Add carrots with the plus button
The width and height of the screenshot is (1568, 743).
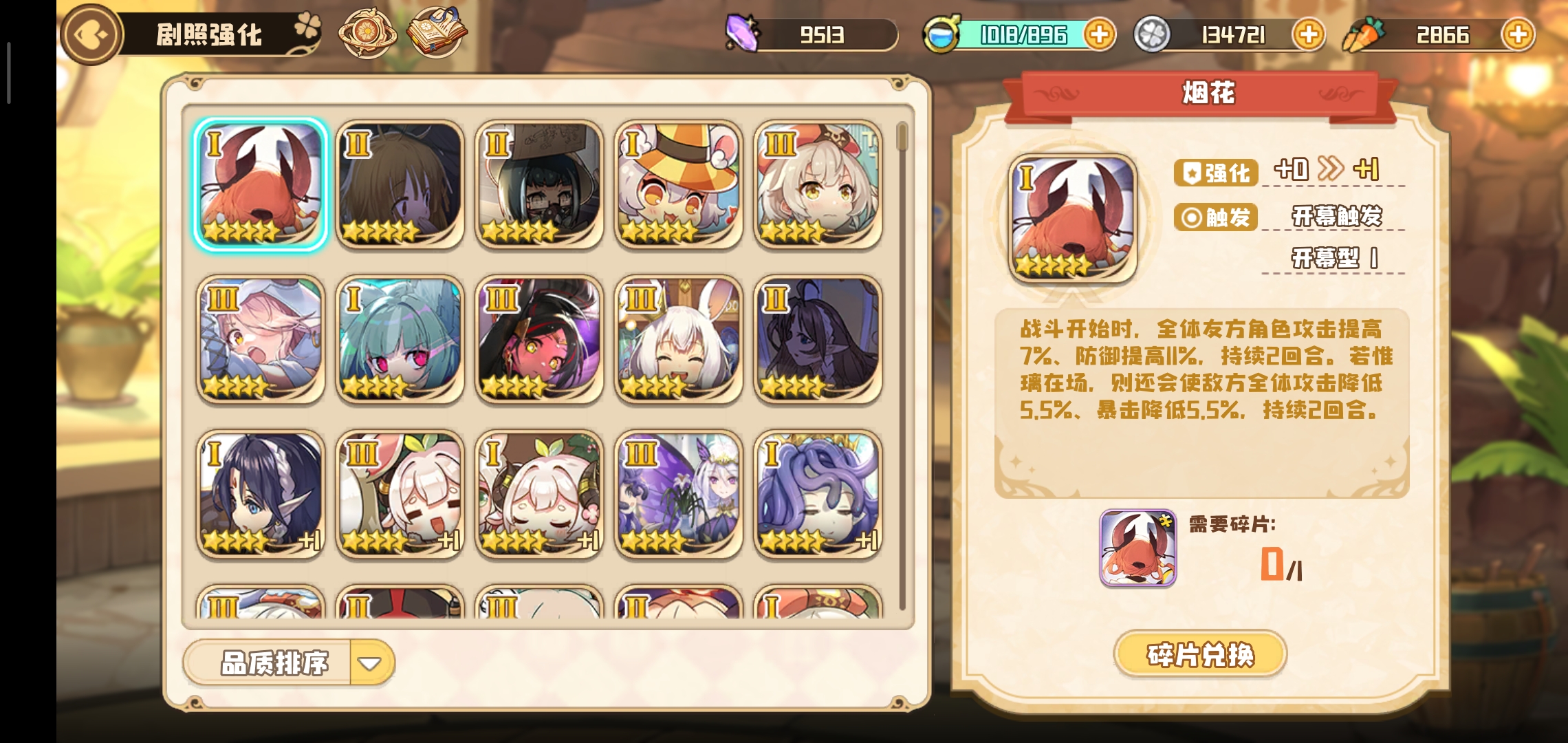tap(1518, 34)
